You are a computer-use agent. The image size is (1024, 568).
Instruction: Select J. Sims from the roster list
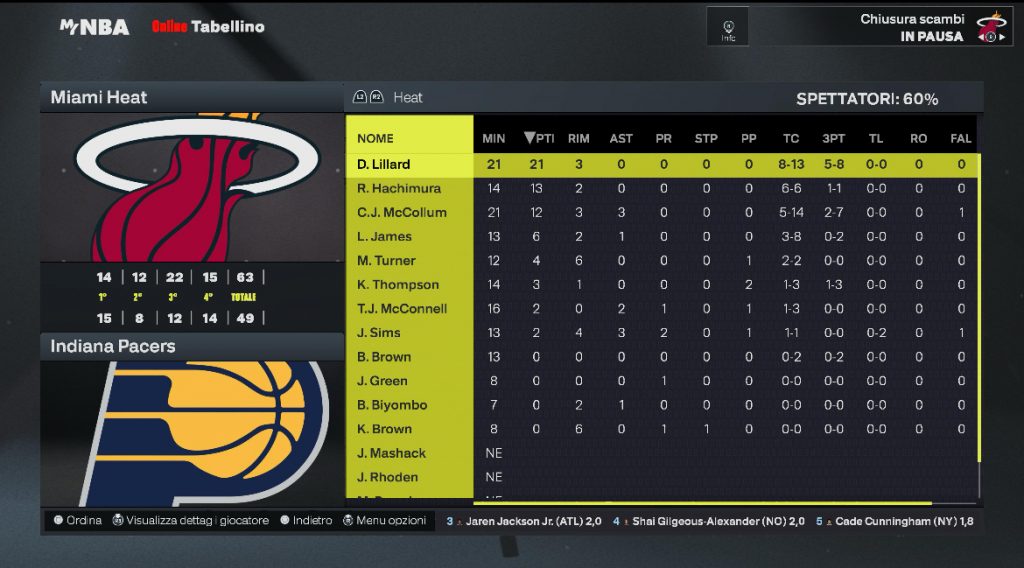click(379, 333)
